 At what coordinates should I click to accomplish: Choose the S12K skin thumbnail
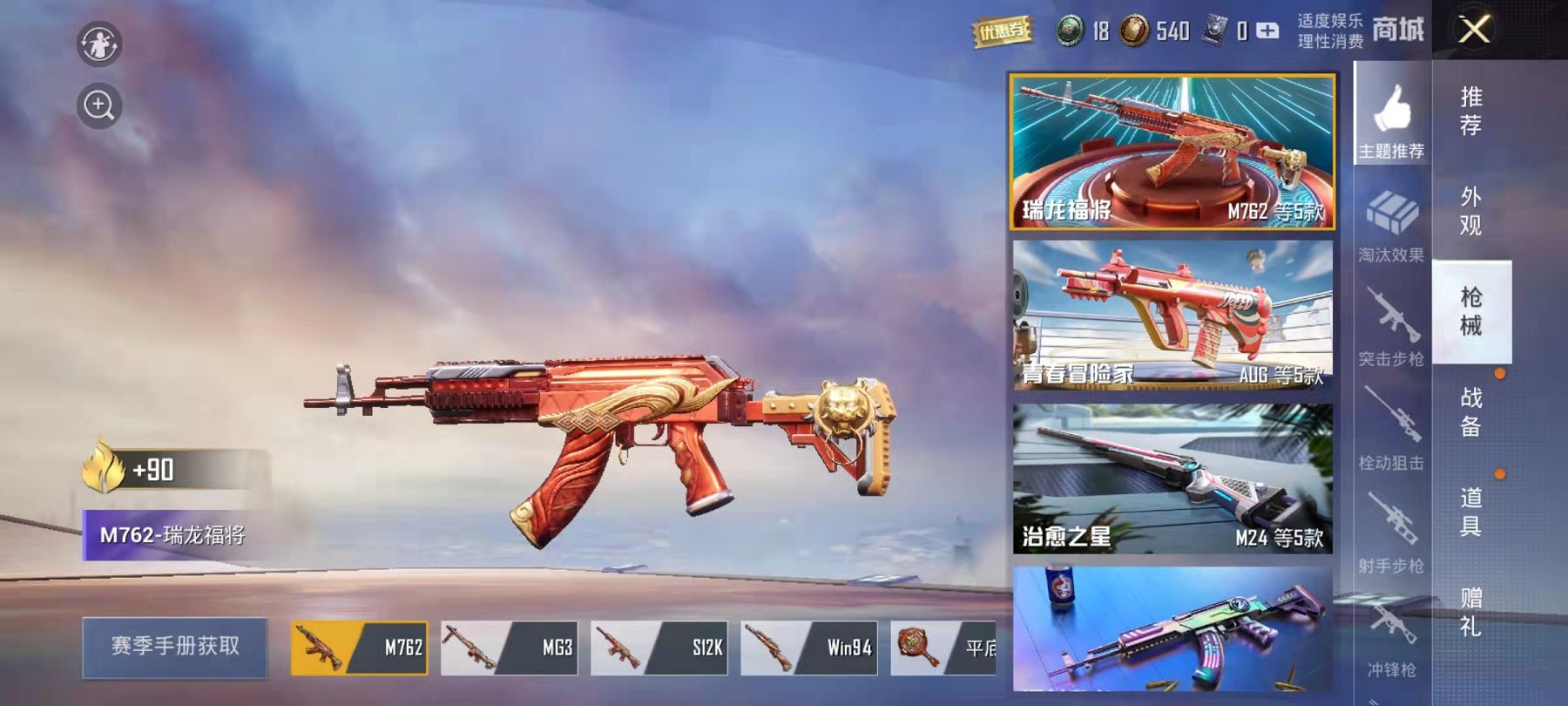[659, 648]
